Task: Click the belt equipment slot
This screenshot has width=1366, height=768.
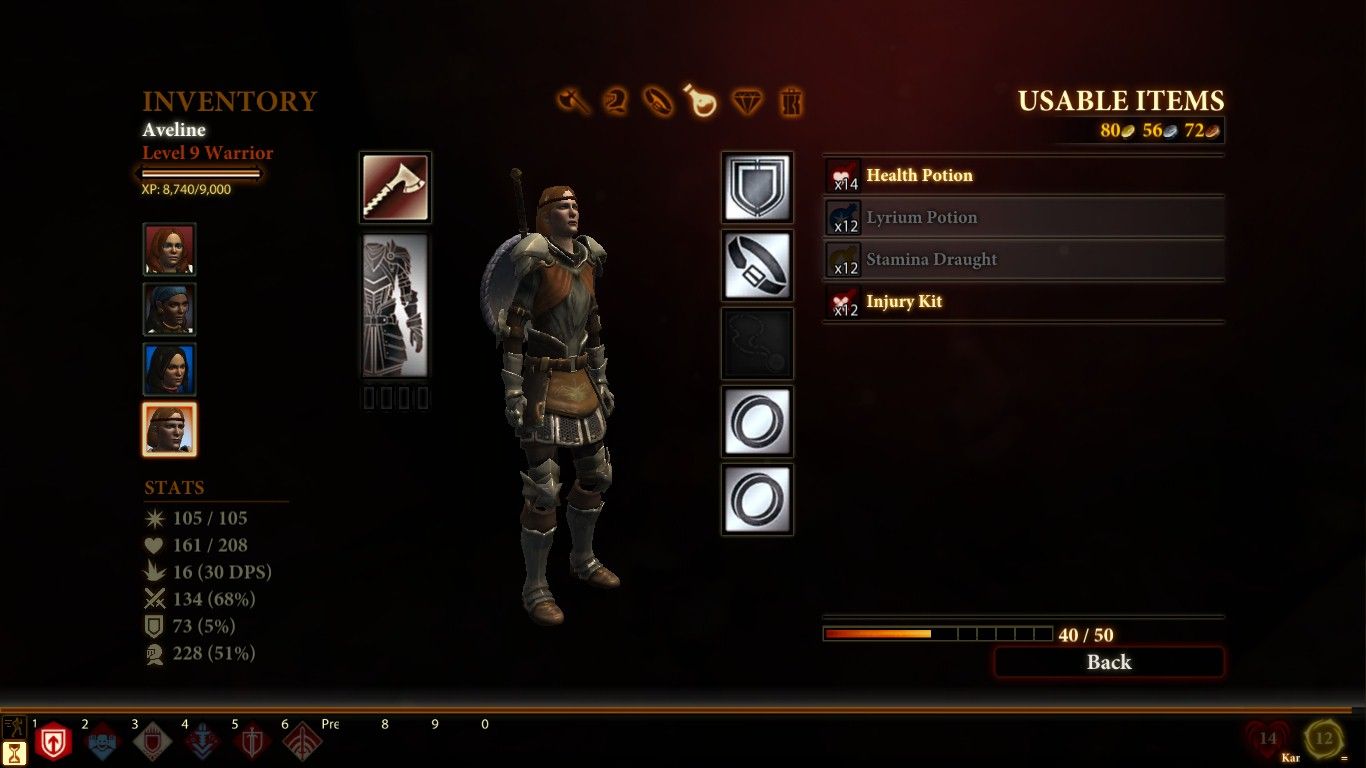Action: pos(757,265)
